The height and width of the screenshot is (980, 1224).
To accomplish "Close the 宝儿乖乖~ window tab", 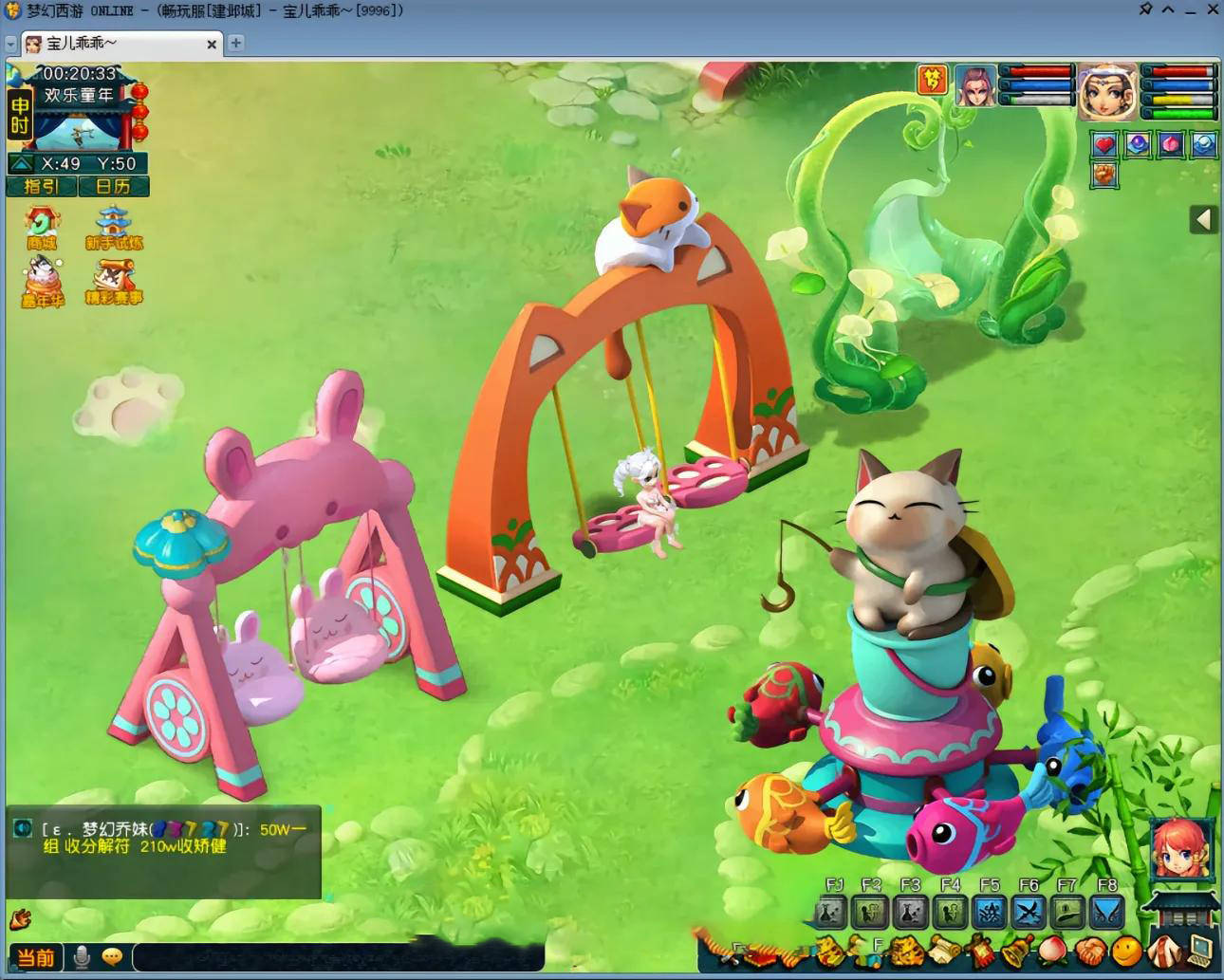I will 212,44.
